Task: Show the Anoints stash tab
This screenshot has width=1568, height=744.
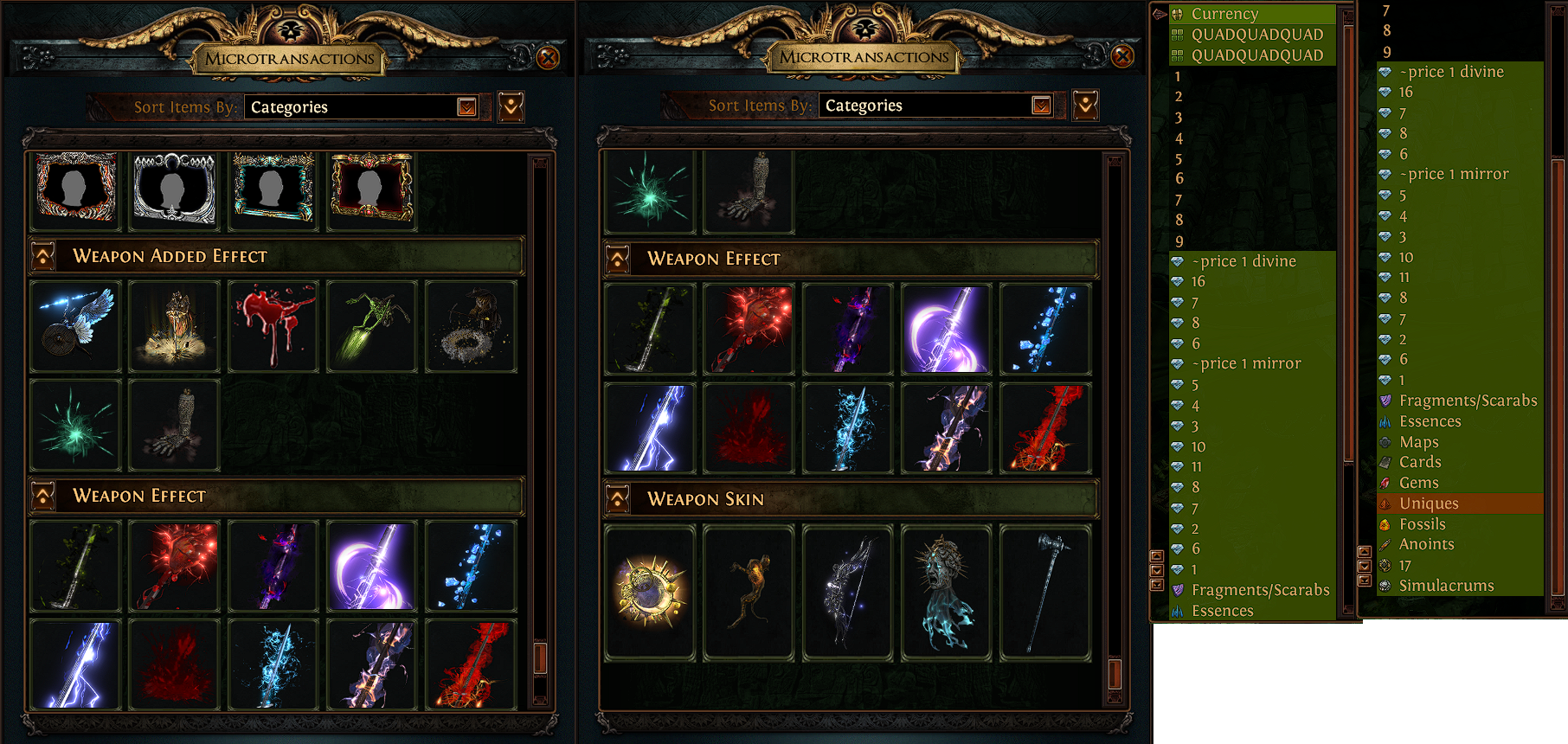Action: [x=1426, y=544]
